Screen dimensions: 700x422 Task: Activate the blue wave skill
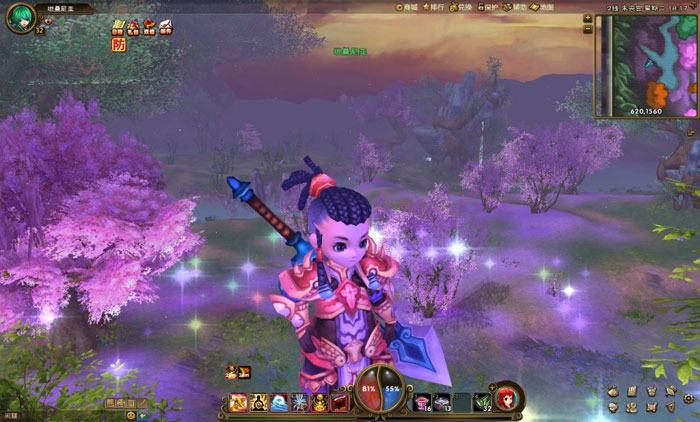coord(281,403)
